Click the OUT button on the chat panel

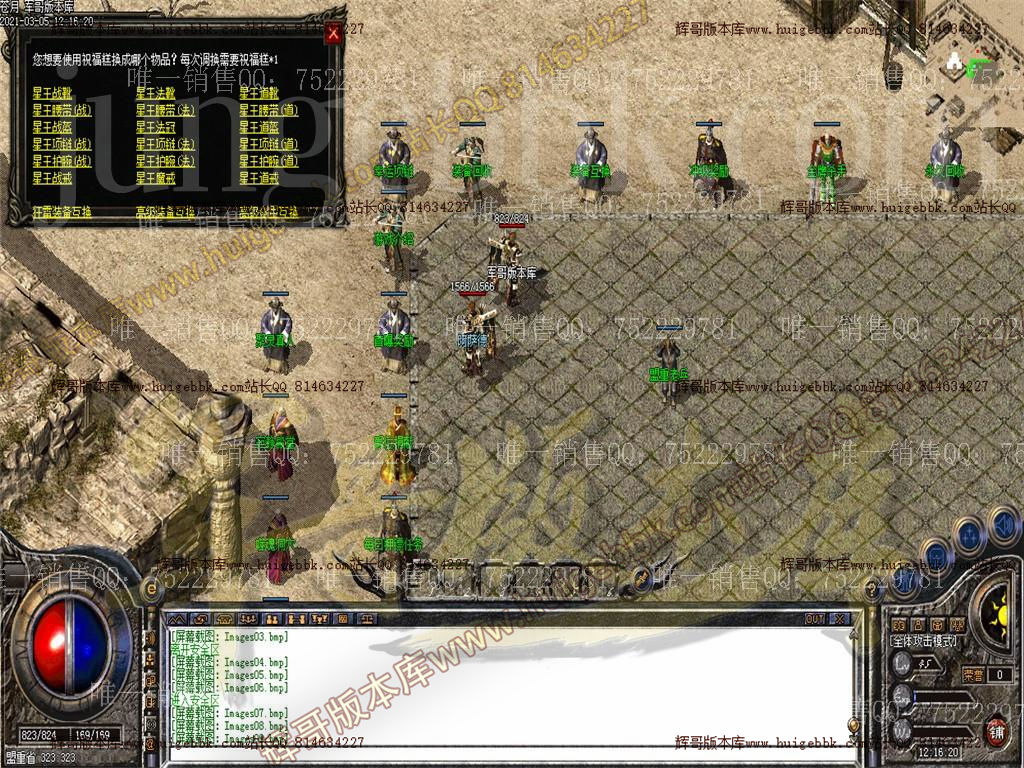[815, 619]
